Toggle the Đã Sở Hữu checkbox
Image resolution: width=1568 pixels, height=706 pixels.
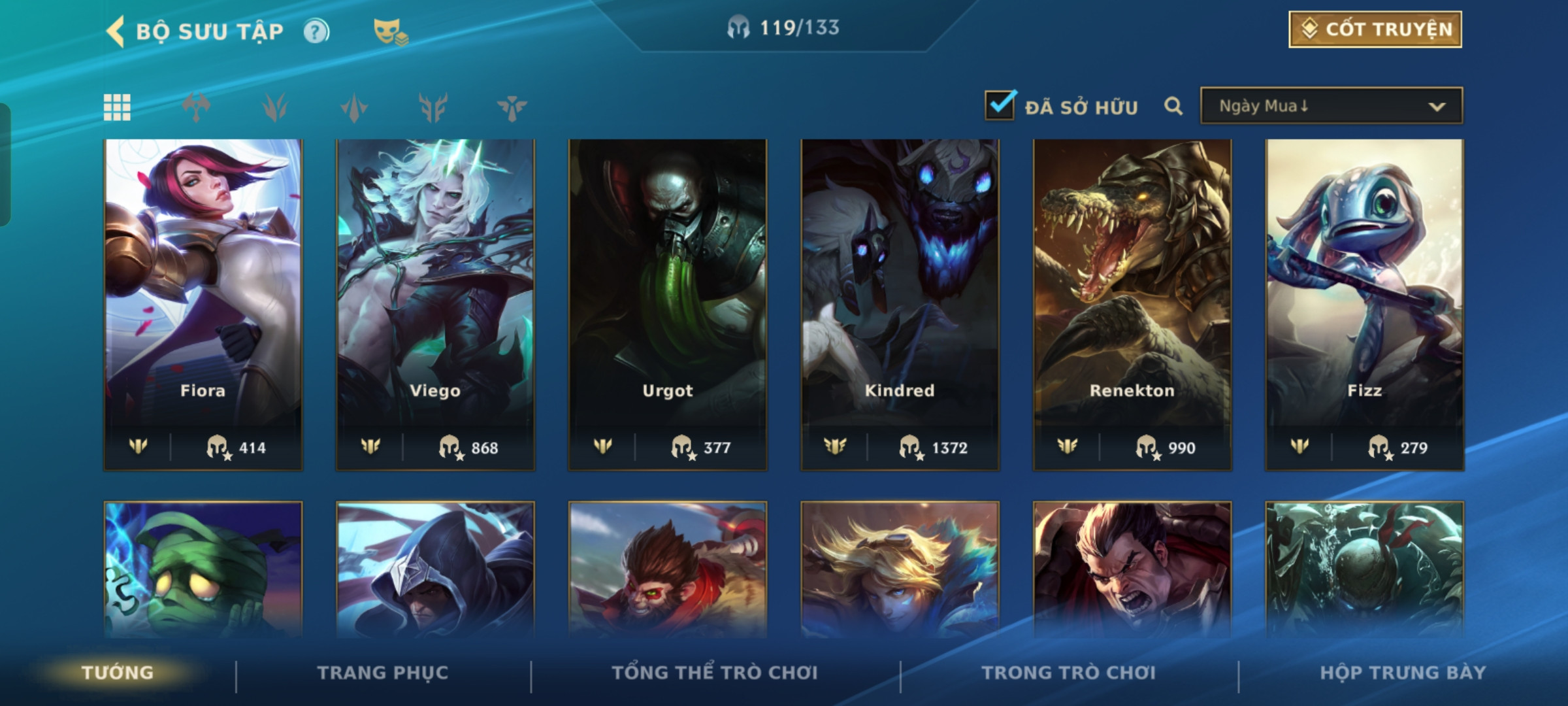tap(1000, 105)
